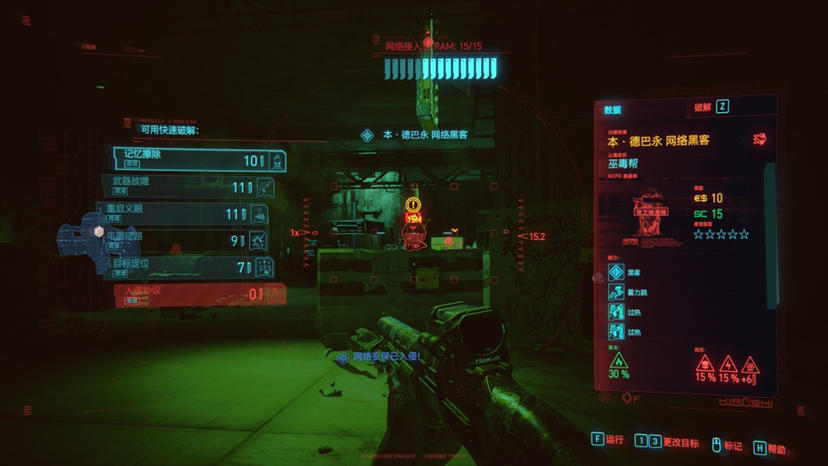Click the 蓄力跳 ability icon
This screenshot has width=828, height=466.
coord(616,293)
